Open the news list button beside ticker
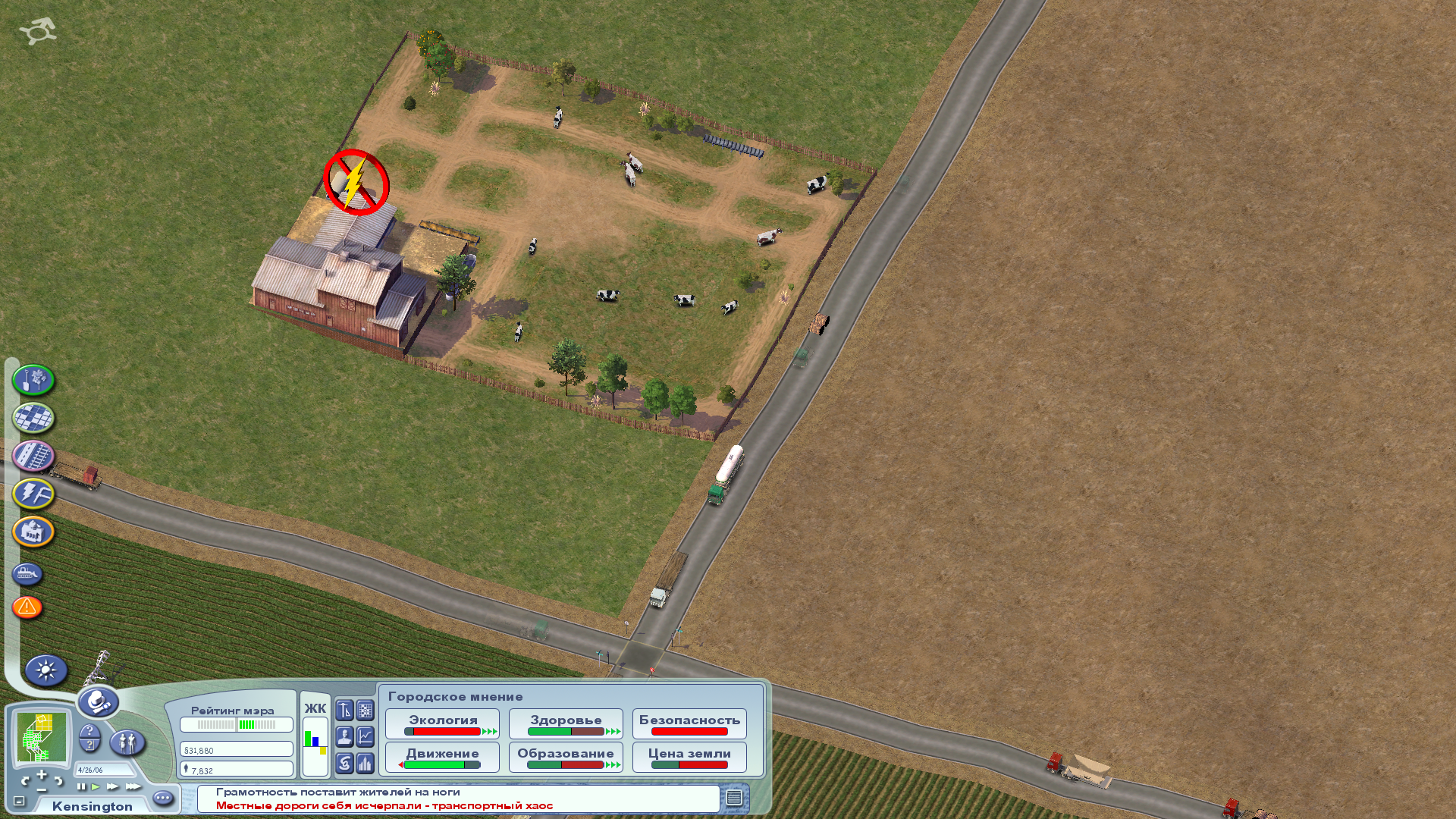Viewport: 1456px width, 819px height. coord(734,798)
